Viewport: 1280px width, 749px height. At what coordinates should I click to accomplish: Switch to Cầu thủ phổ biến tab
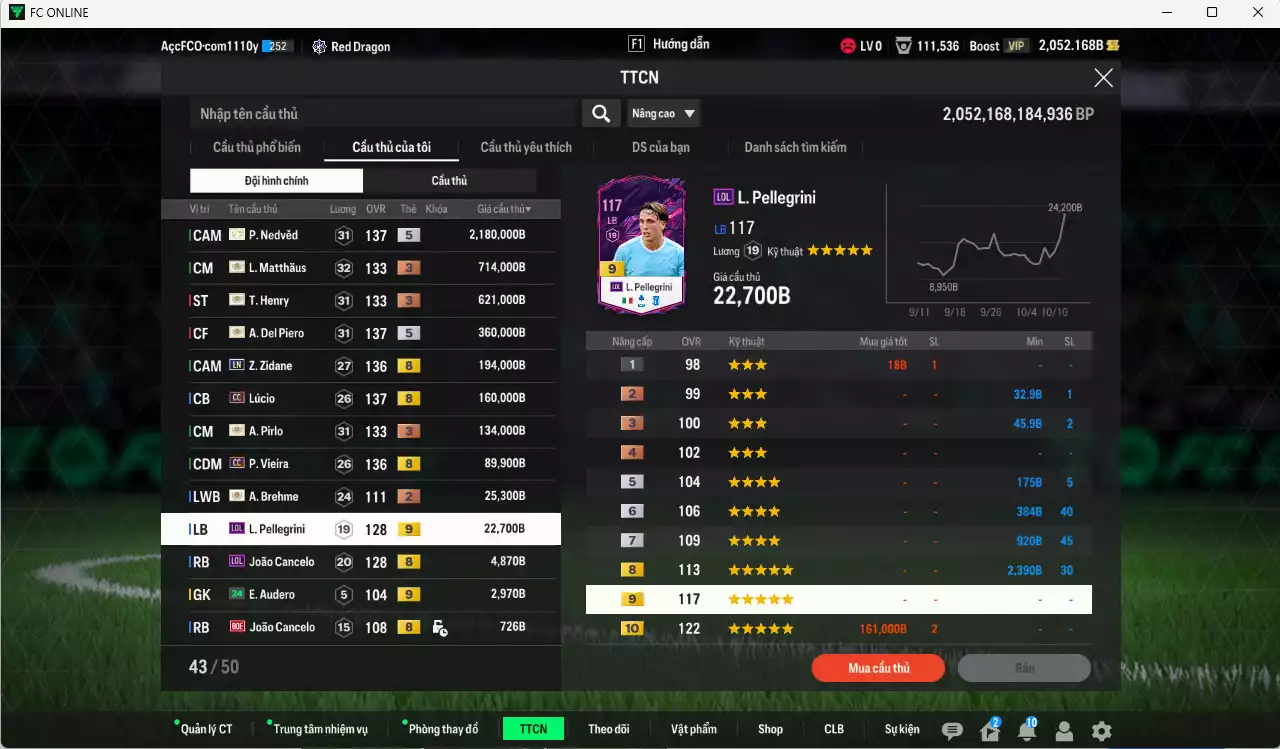tap(256, 147)
